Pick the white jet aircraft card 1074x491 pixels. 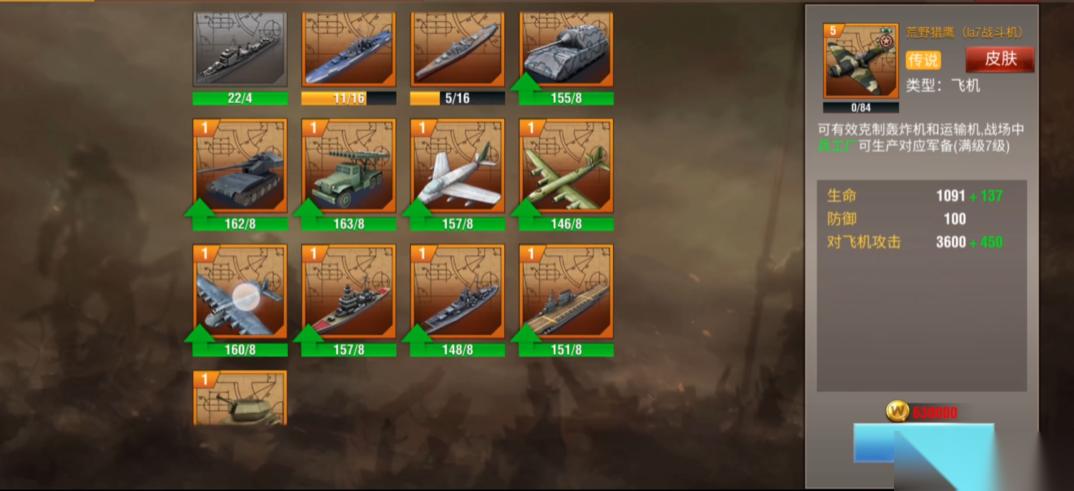pyautogui.click(x=457, y=167)
